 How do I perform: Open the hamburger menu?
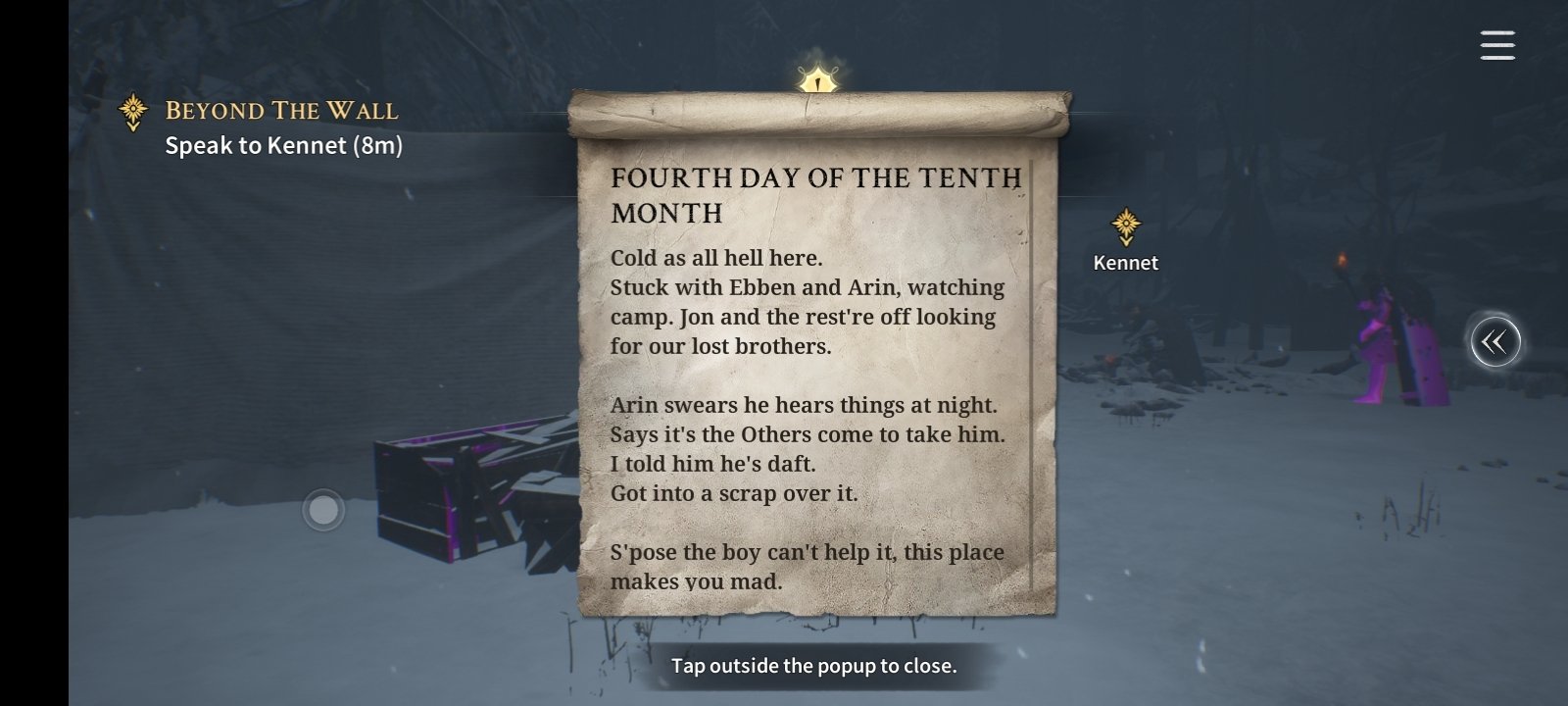(x=1496, y=45)
